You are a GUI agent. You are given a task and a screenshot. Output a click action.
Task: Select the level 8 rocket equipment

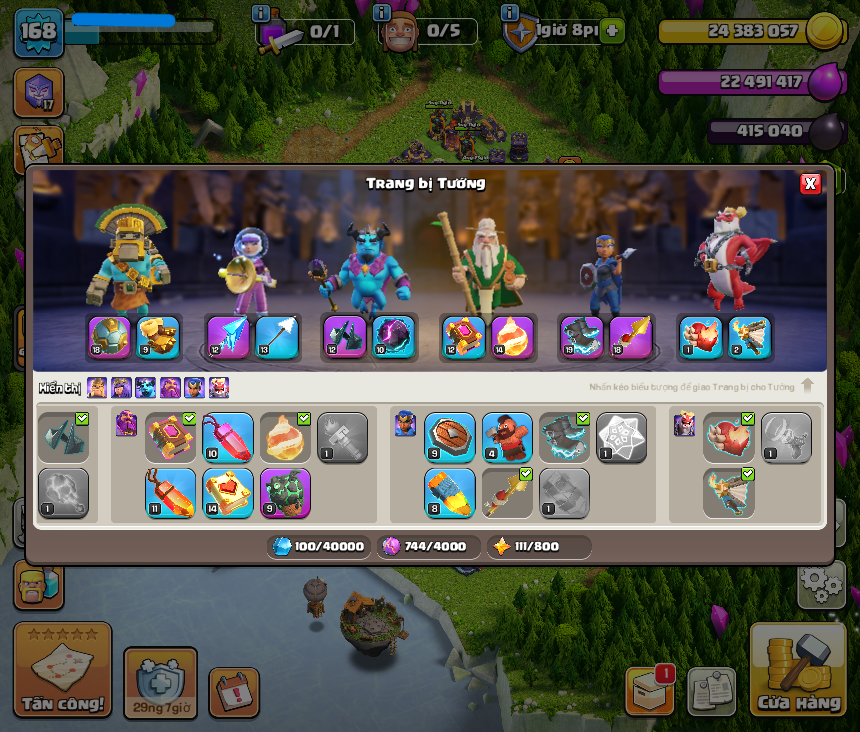tap(450, 493)
